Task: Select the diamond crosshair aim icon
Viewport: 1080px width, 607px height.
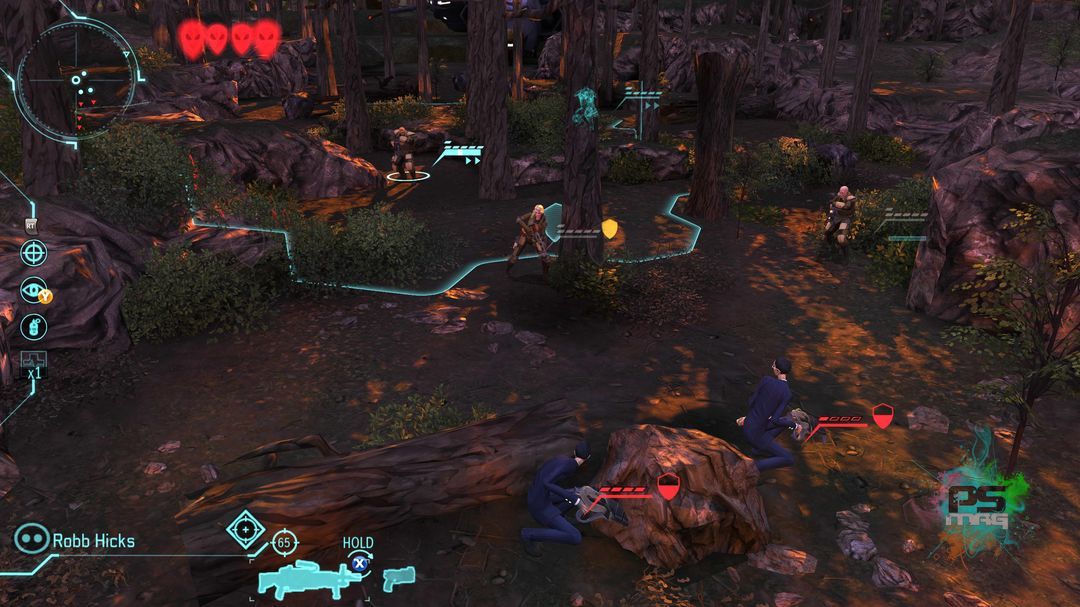Action: pos(245,527)
